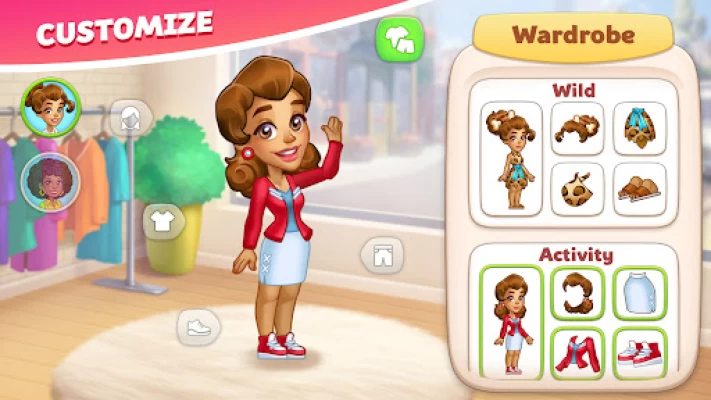The image size is (711, 400).
Task: Open the t-shirt tops category bubble
Action: click(164, 221)
